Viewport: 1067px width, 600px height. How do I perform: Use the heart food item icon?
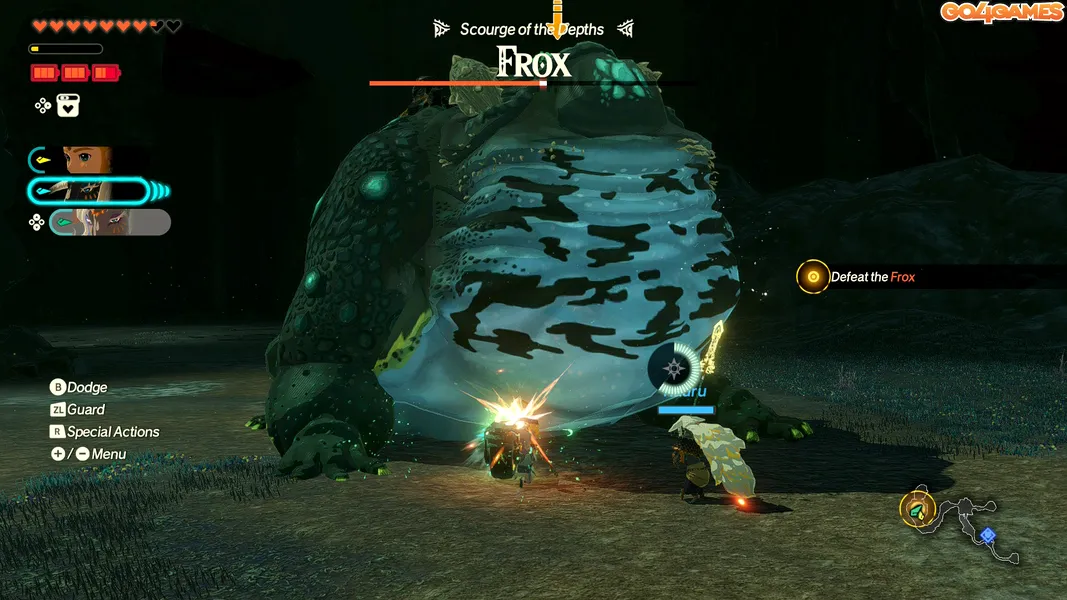[x=68, y=106]
